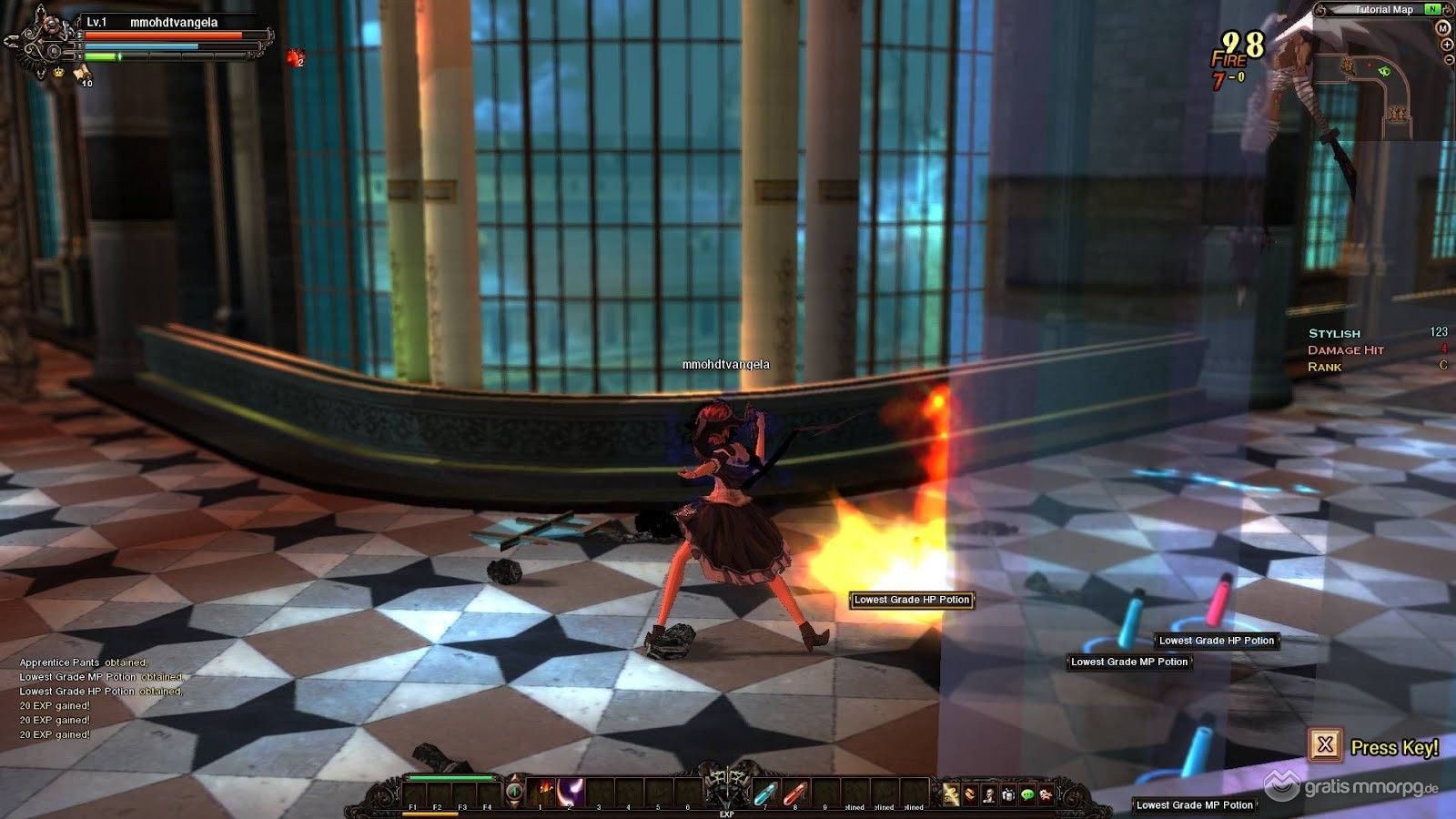Open the gift box menu icon
The width and height of the screenshot is (1456, 819).
(1008, 794)
